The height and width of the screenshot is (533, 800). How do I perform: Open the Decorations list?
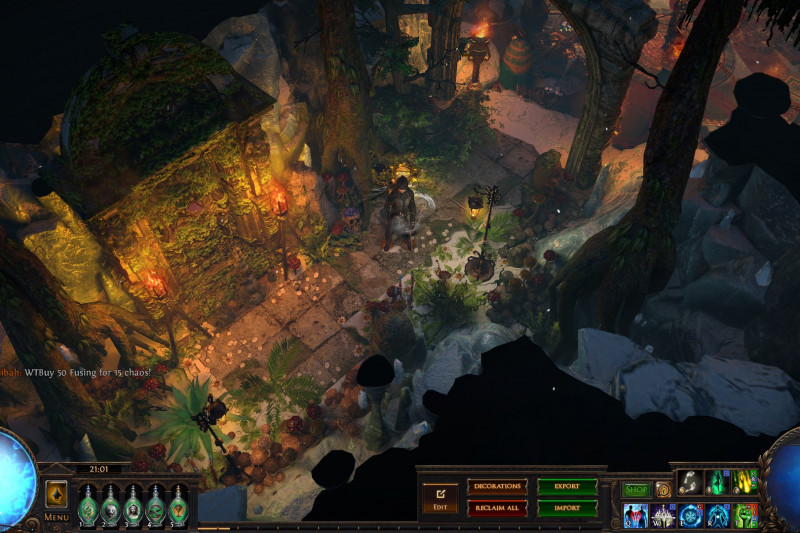pyautogui.click(x=497, y=486)
